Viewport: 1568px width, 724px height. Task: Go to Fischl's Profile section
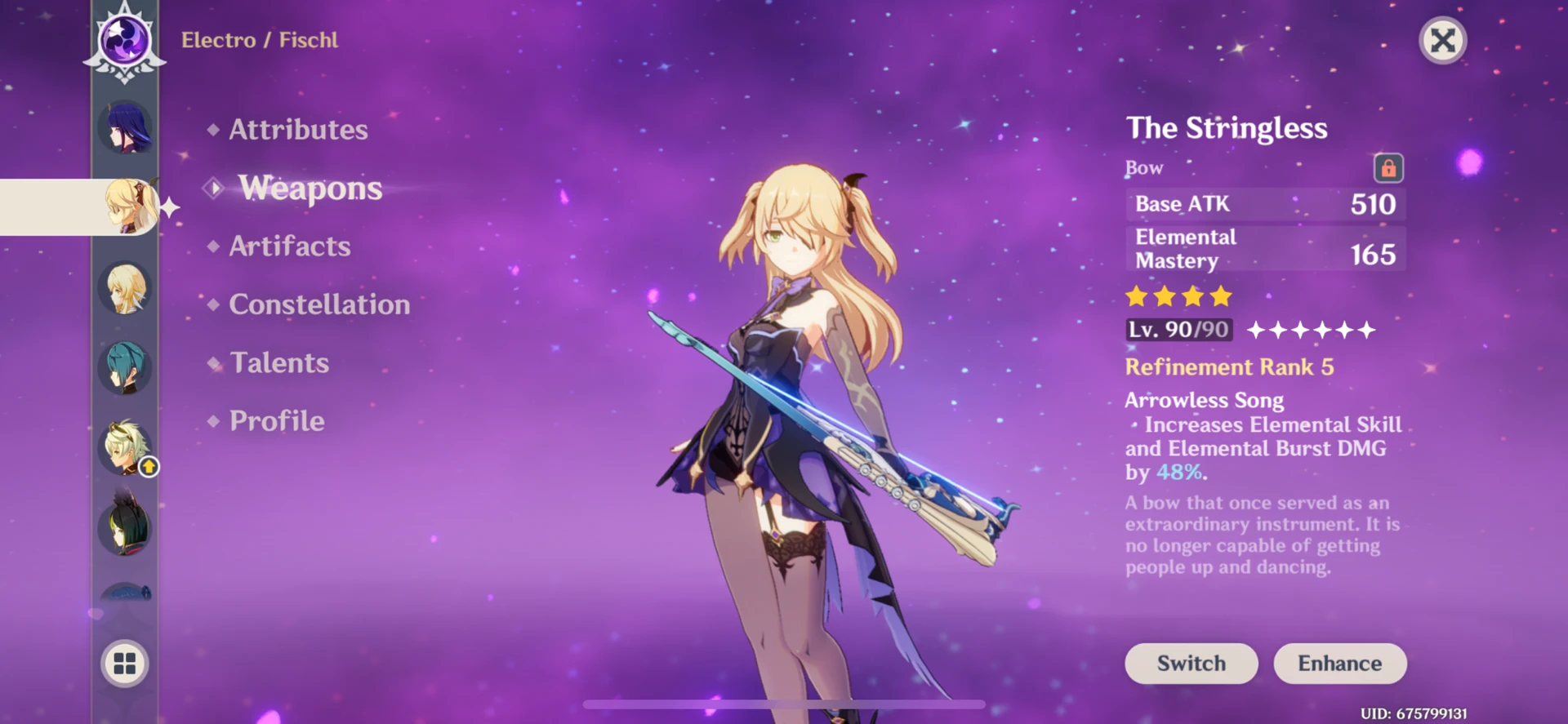click(276, 421)
